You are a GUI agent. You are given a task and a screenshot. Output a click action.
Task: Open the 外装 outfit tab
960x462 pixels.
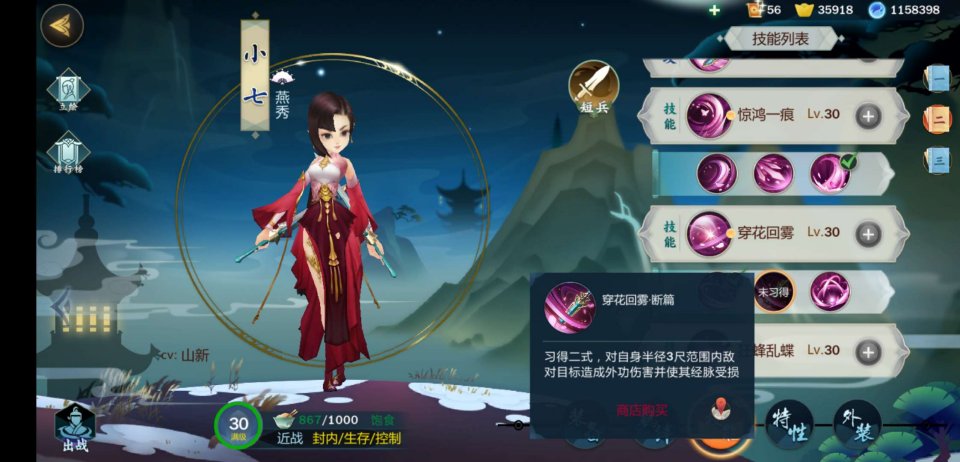[x=857, y=423]
